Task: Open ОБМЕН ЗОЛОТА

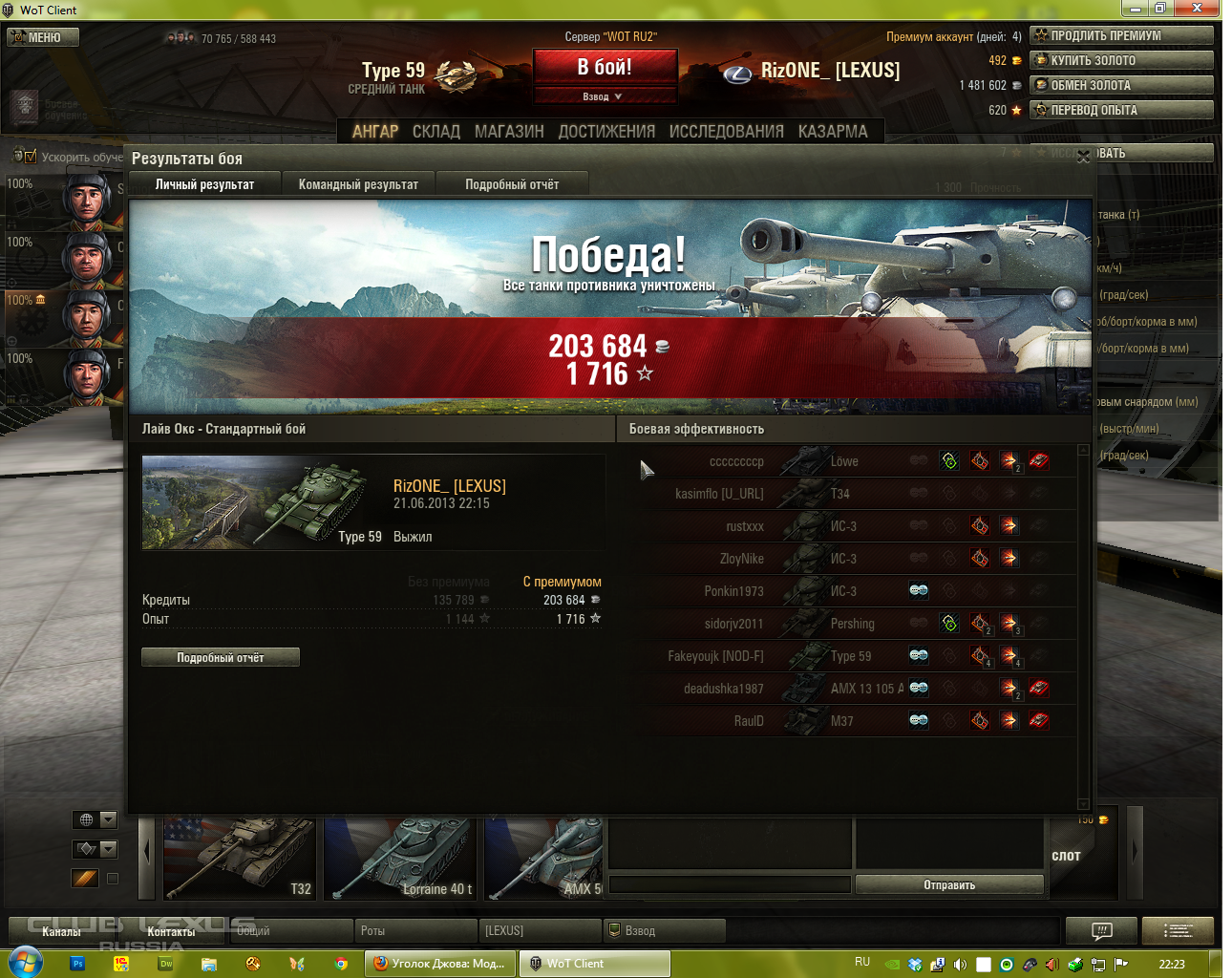Action: [1121, 85]
